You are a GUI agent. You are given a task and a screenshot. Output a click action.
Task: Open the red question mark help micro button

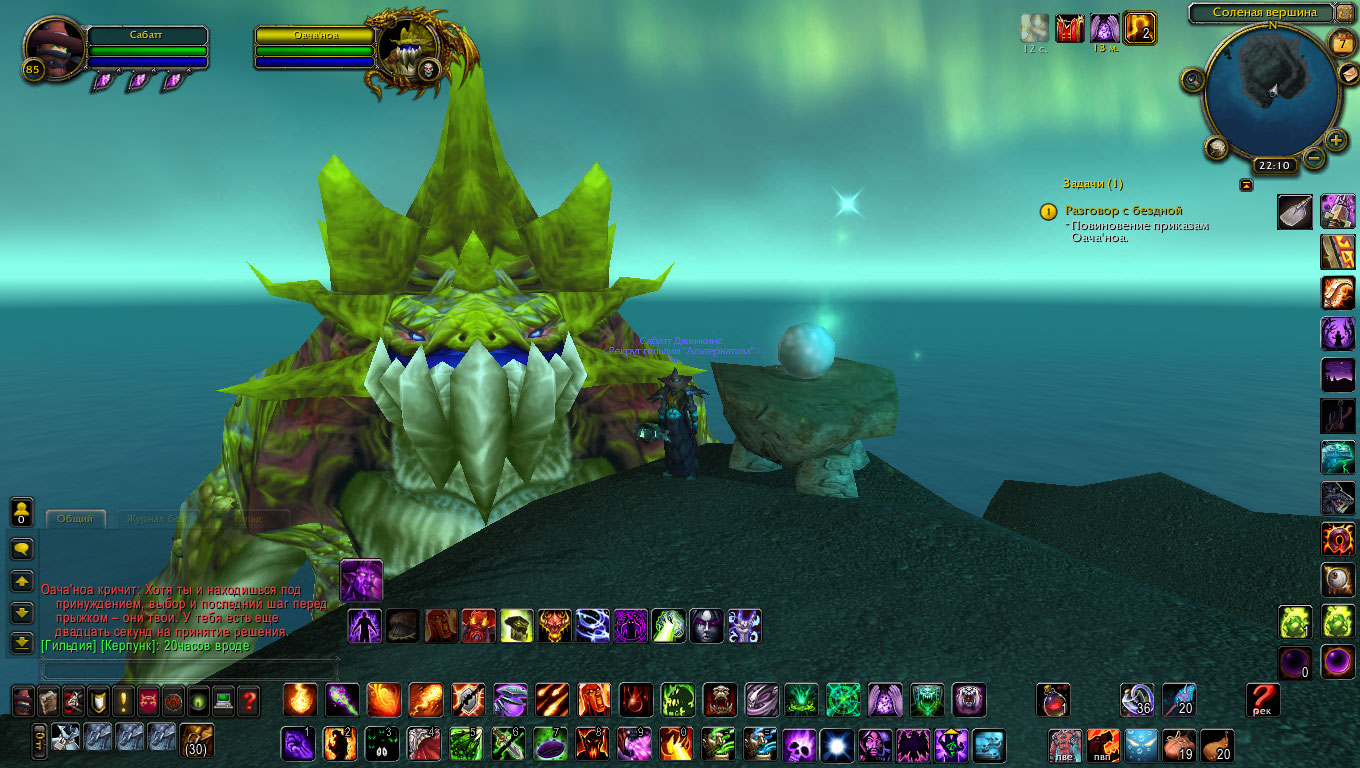(x=248, y=700)
